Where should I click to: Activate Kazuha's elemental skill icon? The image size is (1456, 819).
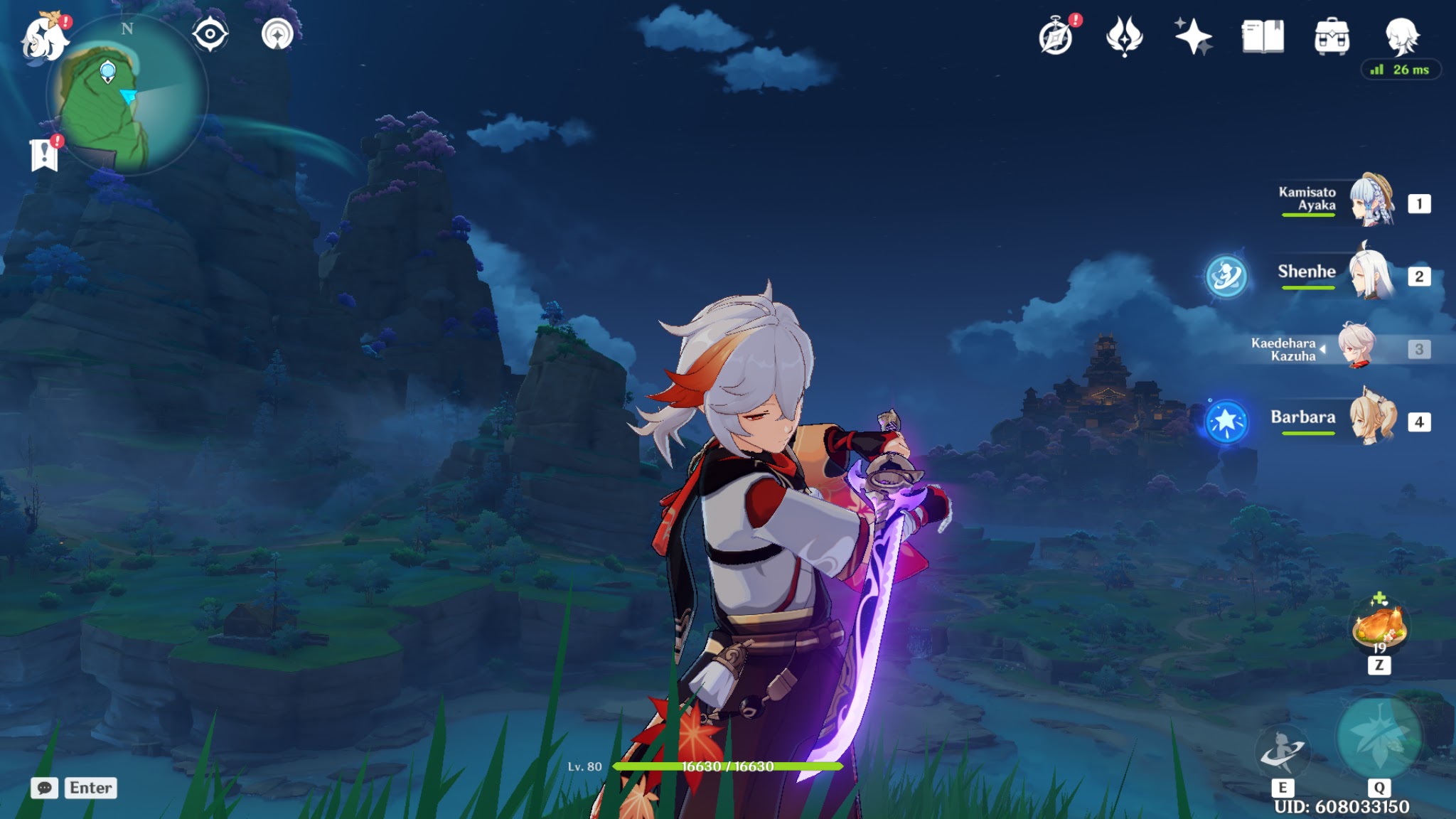coord(1283,752)
